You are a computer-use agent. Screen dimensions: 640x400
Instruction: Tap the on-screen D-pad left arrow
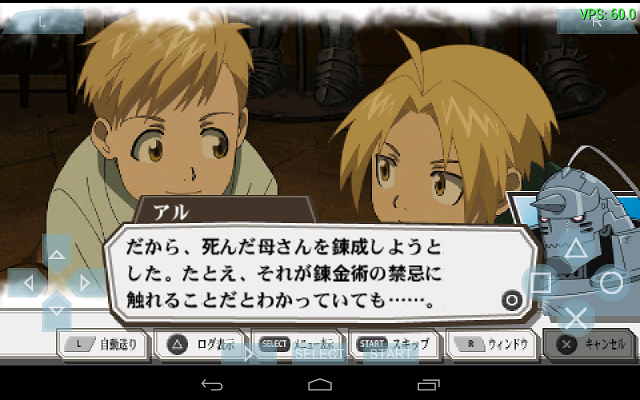tap(27, 282)
